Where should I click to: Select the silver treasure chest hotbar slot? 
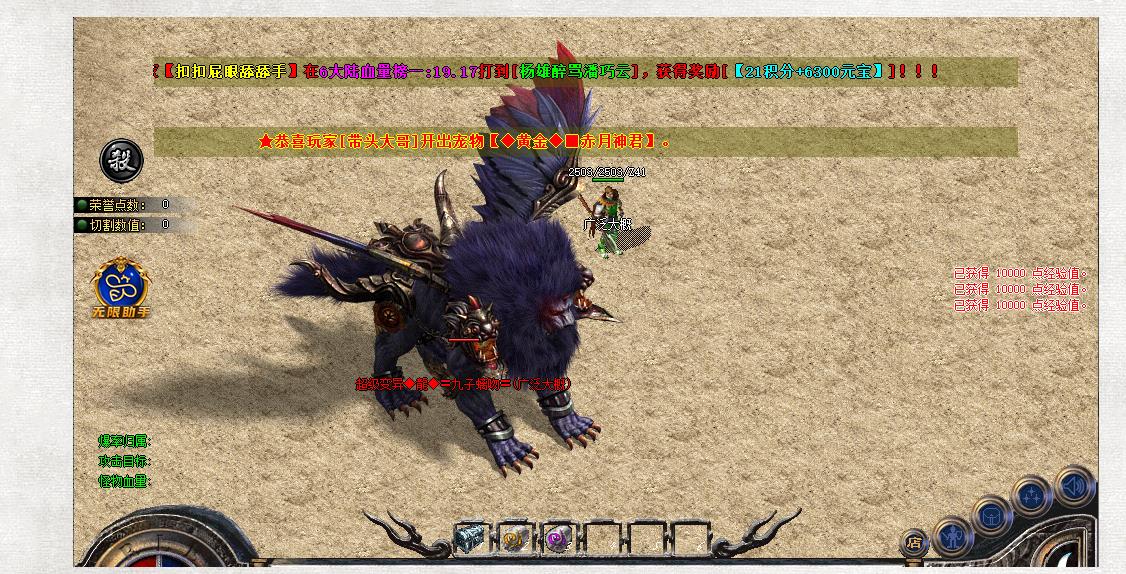(x=469, y=537)
